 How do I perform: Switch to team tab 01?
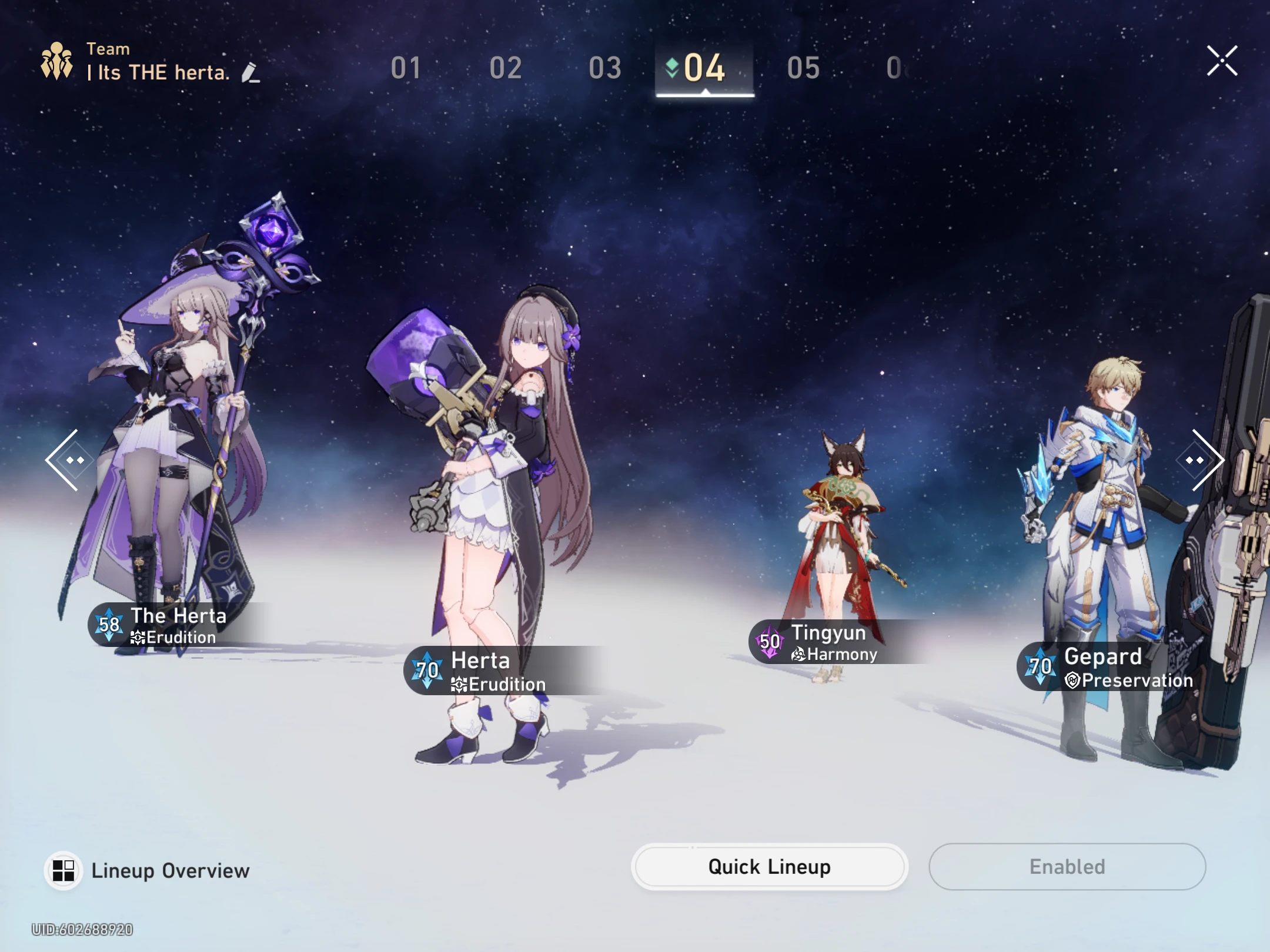pyautogui.click(x=407, y=69)
